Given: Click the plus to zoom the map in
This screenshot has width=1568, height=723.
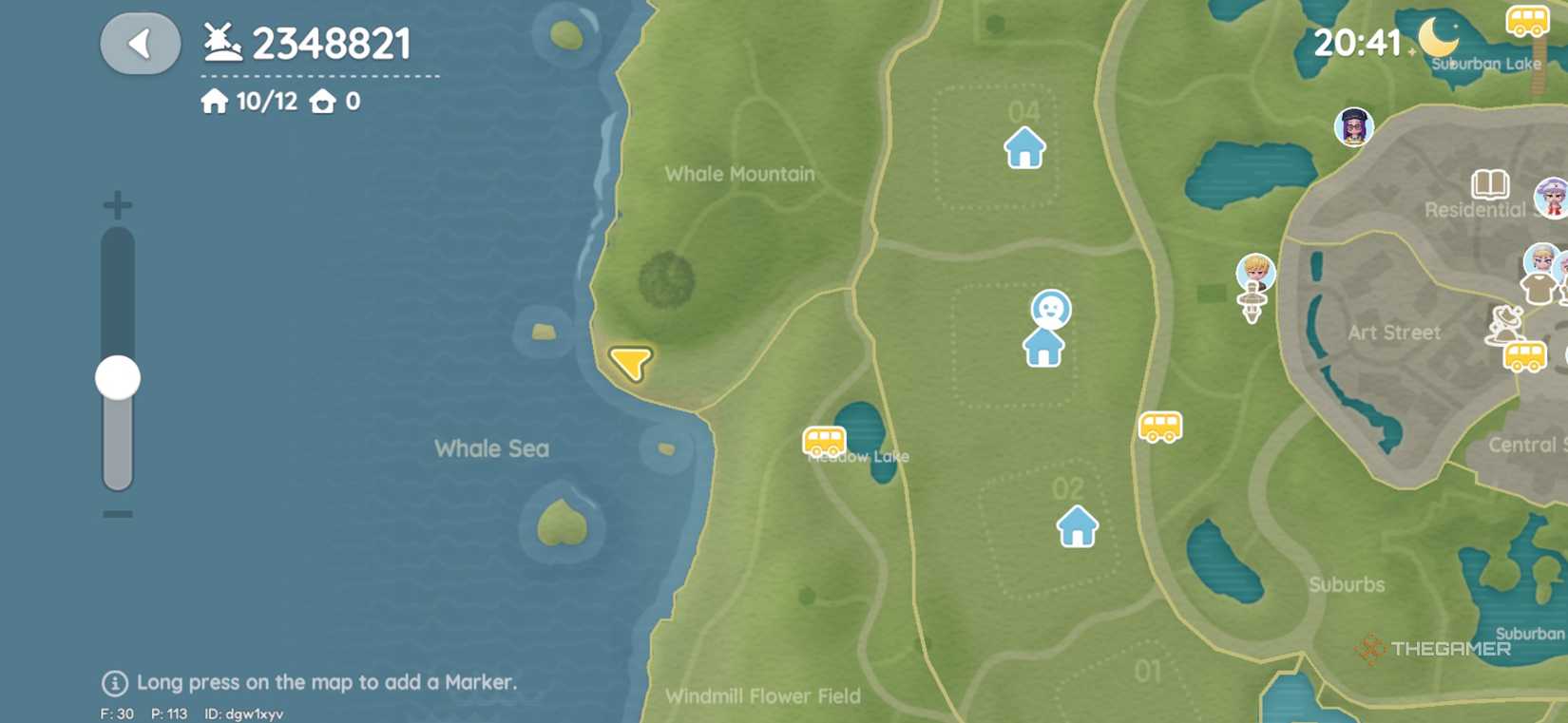Looking at the screenshot, I should pyautogui.click(x=116, y=204).
